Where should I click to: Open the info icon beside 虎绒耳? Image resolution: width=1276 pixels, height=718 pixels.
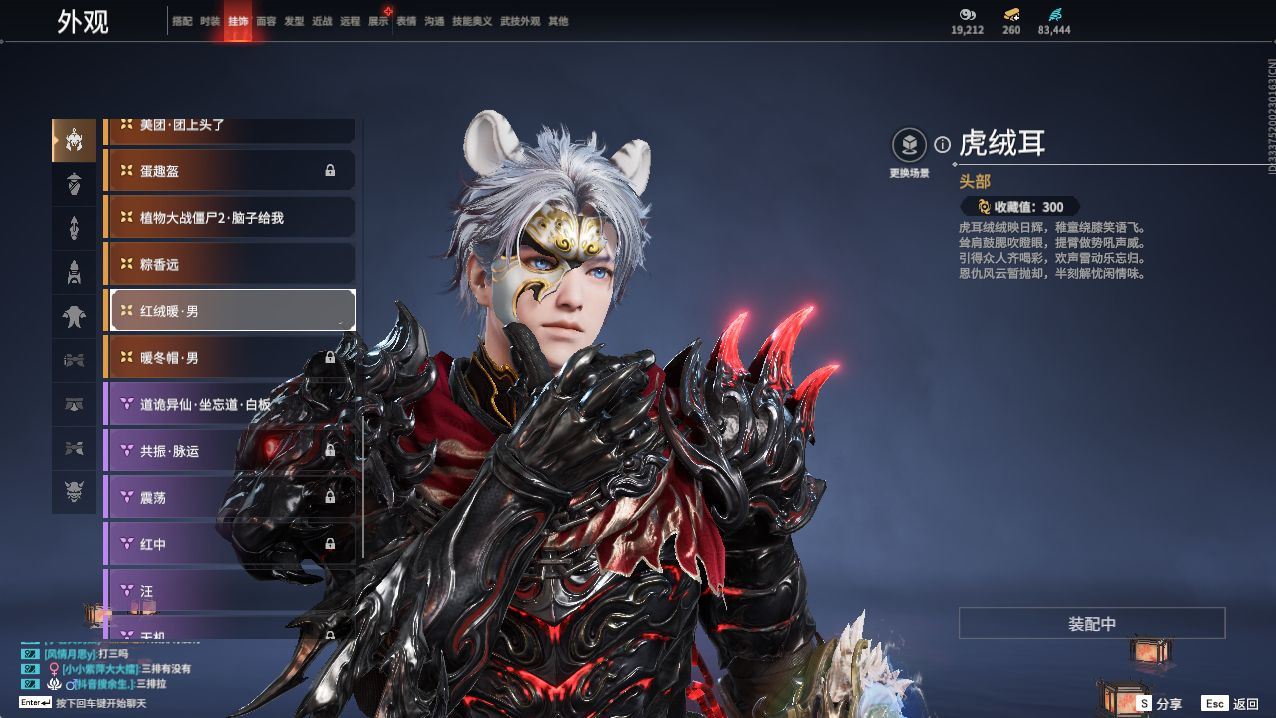tap(942, 145)
